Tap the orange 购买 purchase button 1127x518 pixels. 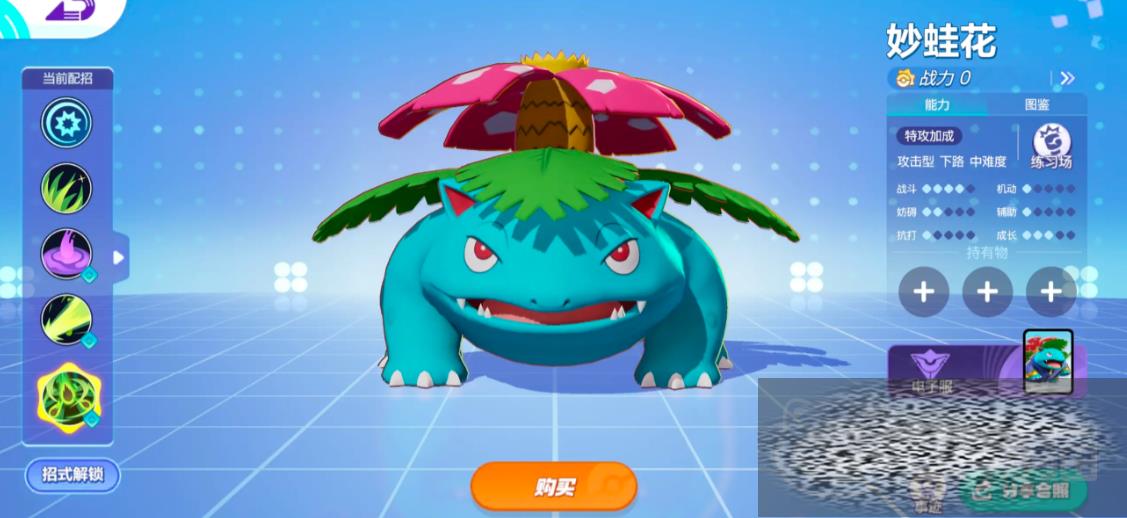[553, 487]
